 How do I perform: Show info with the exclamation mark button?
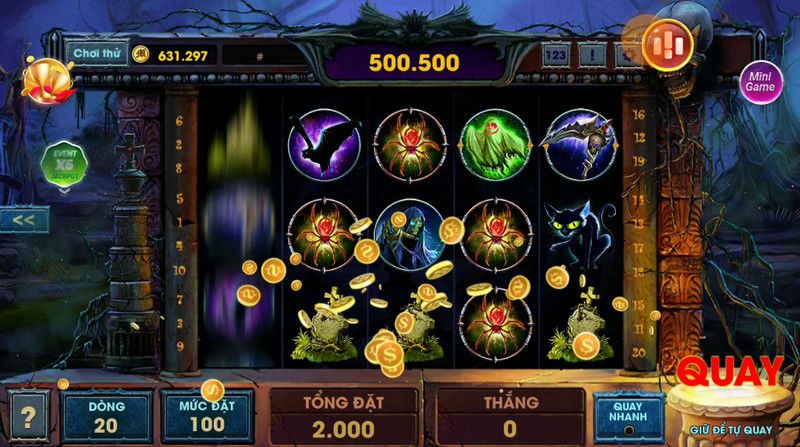click(x=593, y=55)
